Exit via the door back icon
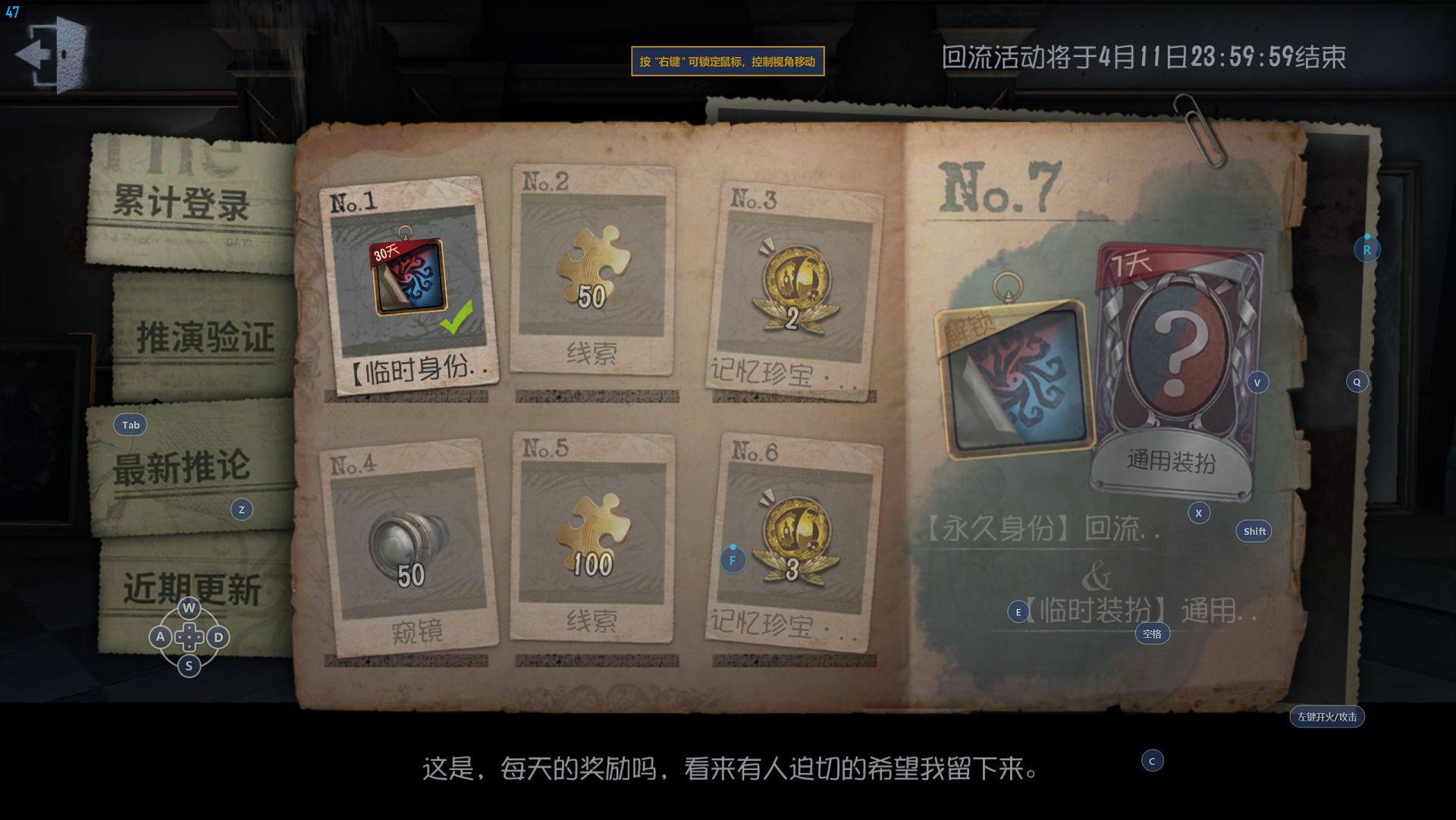 pos(52,55)
